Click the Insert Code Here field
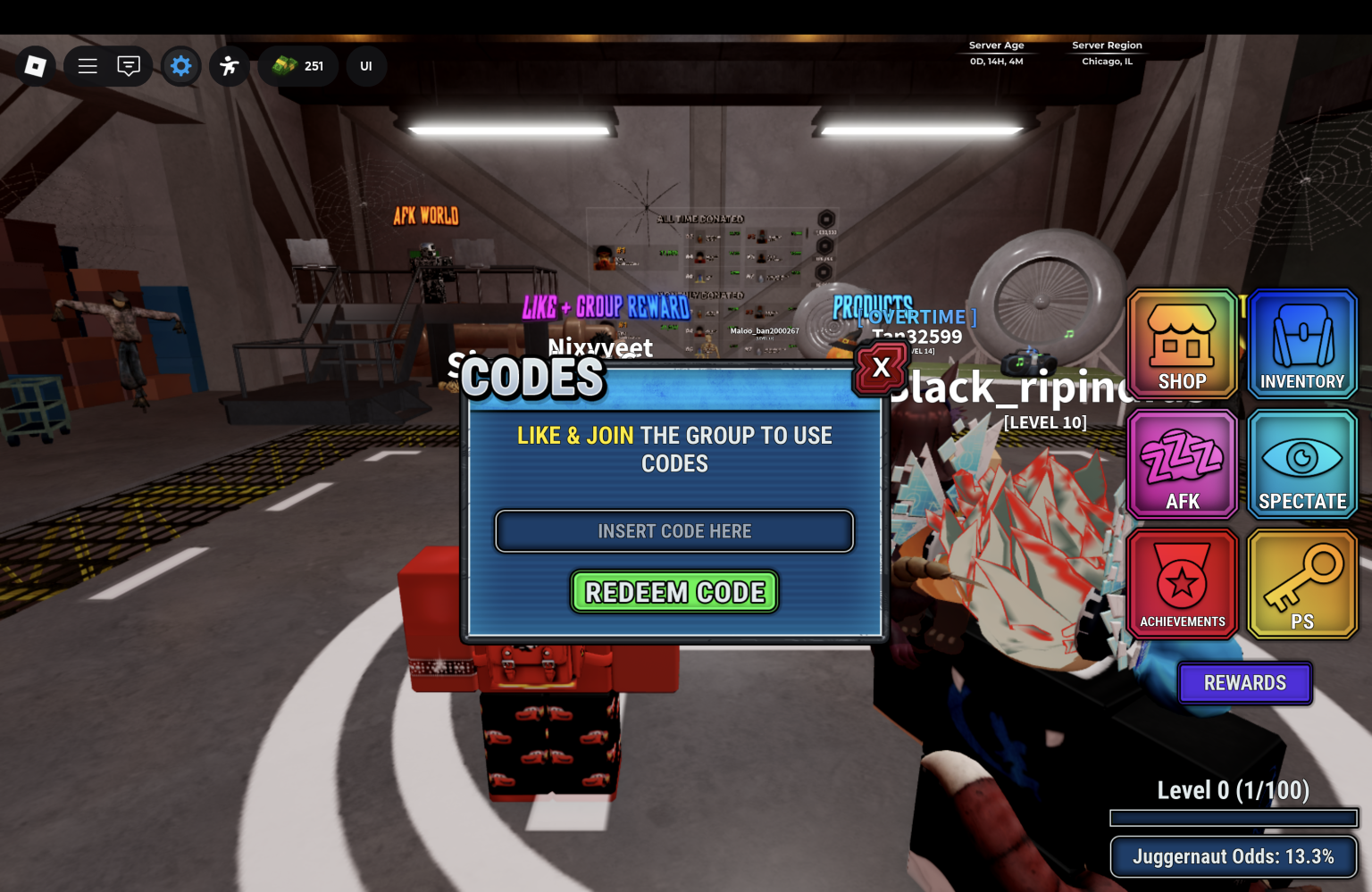Viewport: 1372px width, 892px height. (674, 531)
